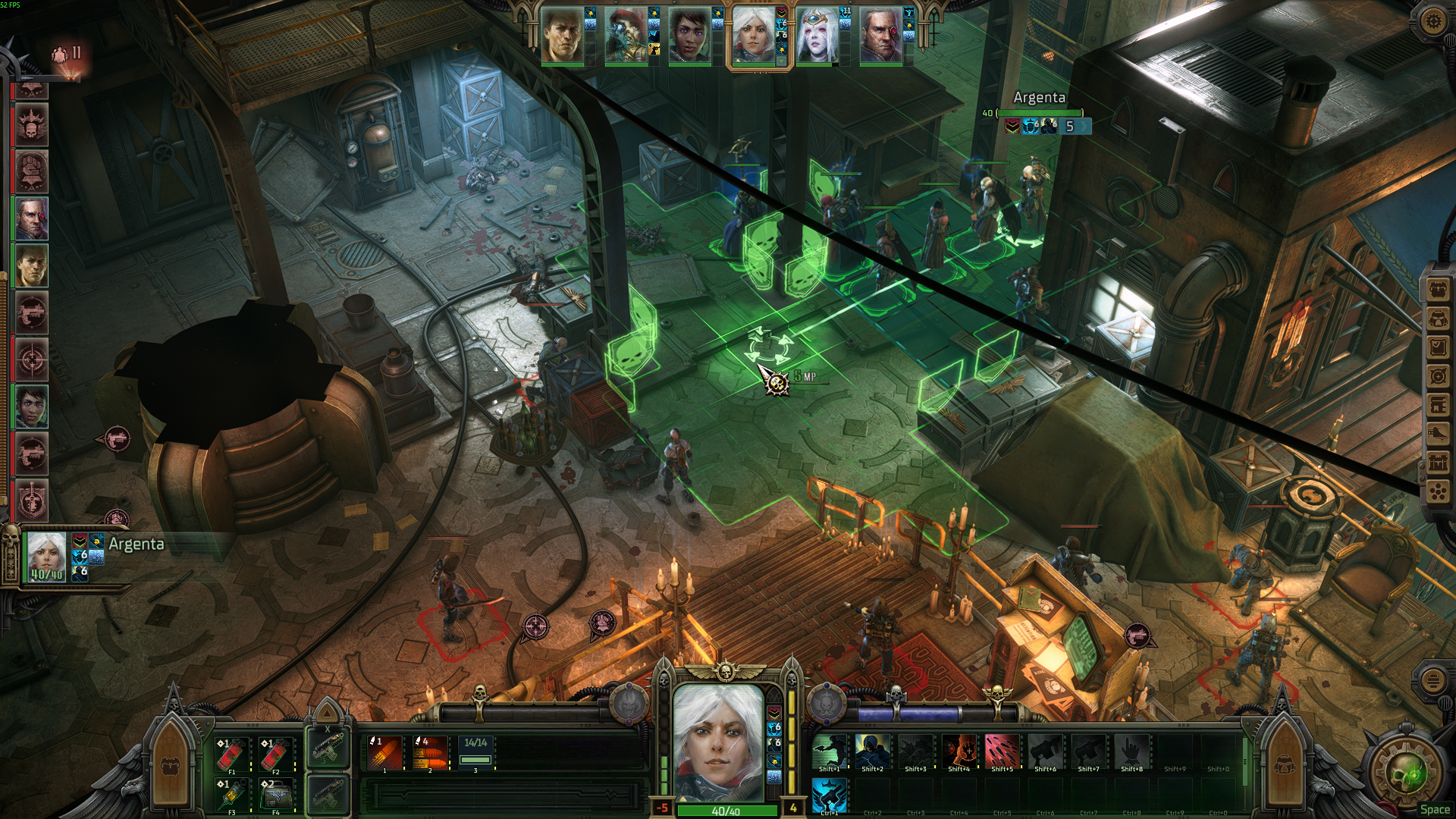Screen dimensions: 1456x819
Task: Use the red grenade in F1 slot
Action: [x=231, y=754]
